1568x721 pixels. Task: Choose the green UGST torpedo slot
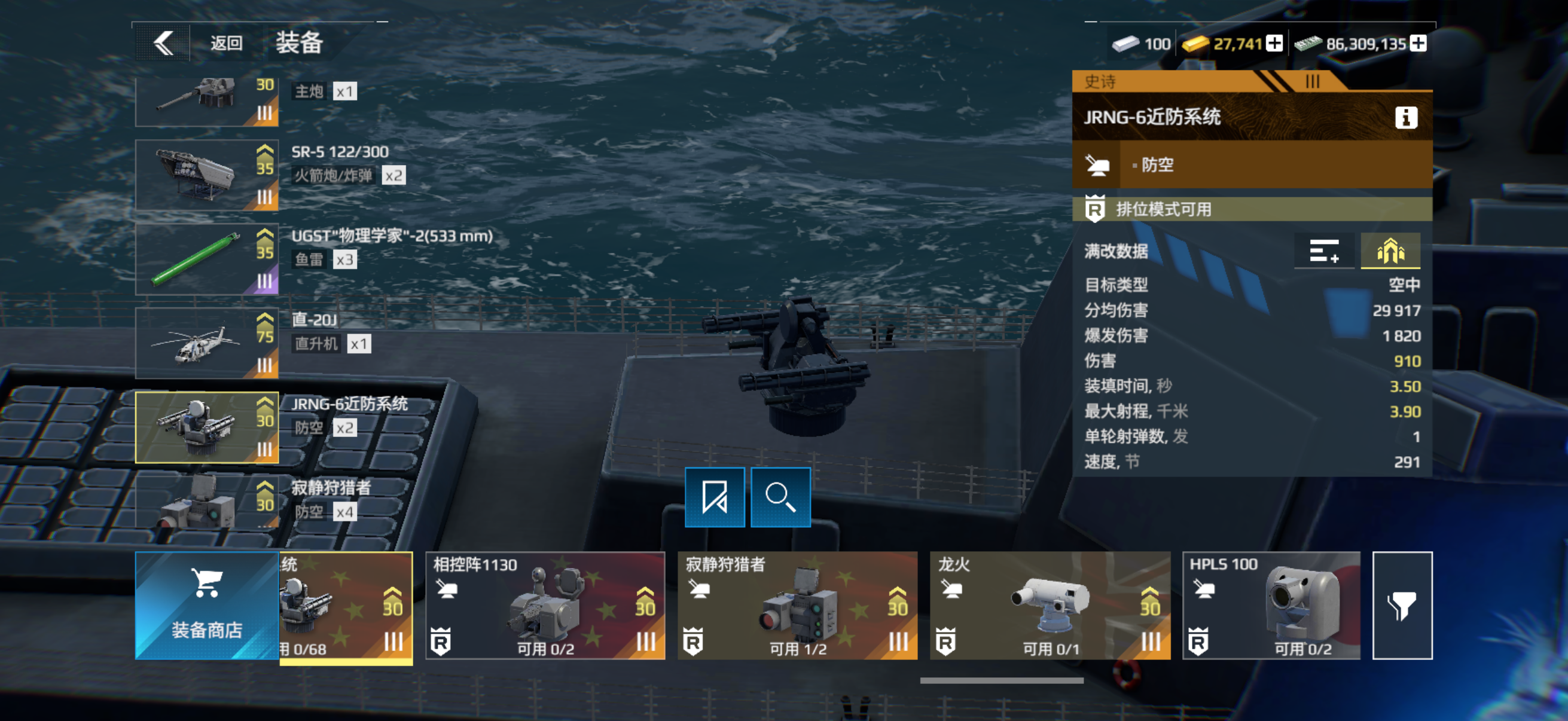[206, 259]
